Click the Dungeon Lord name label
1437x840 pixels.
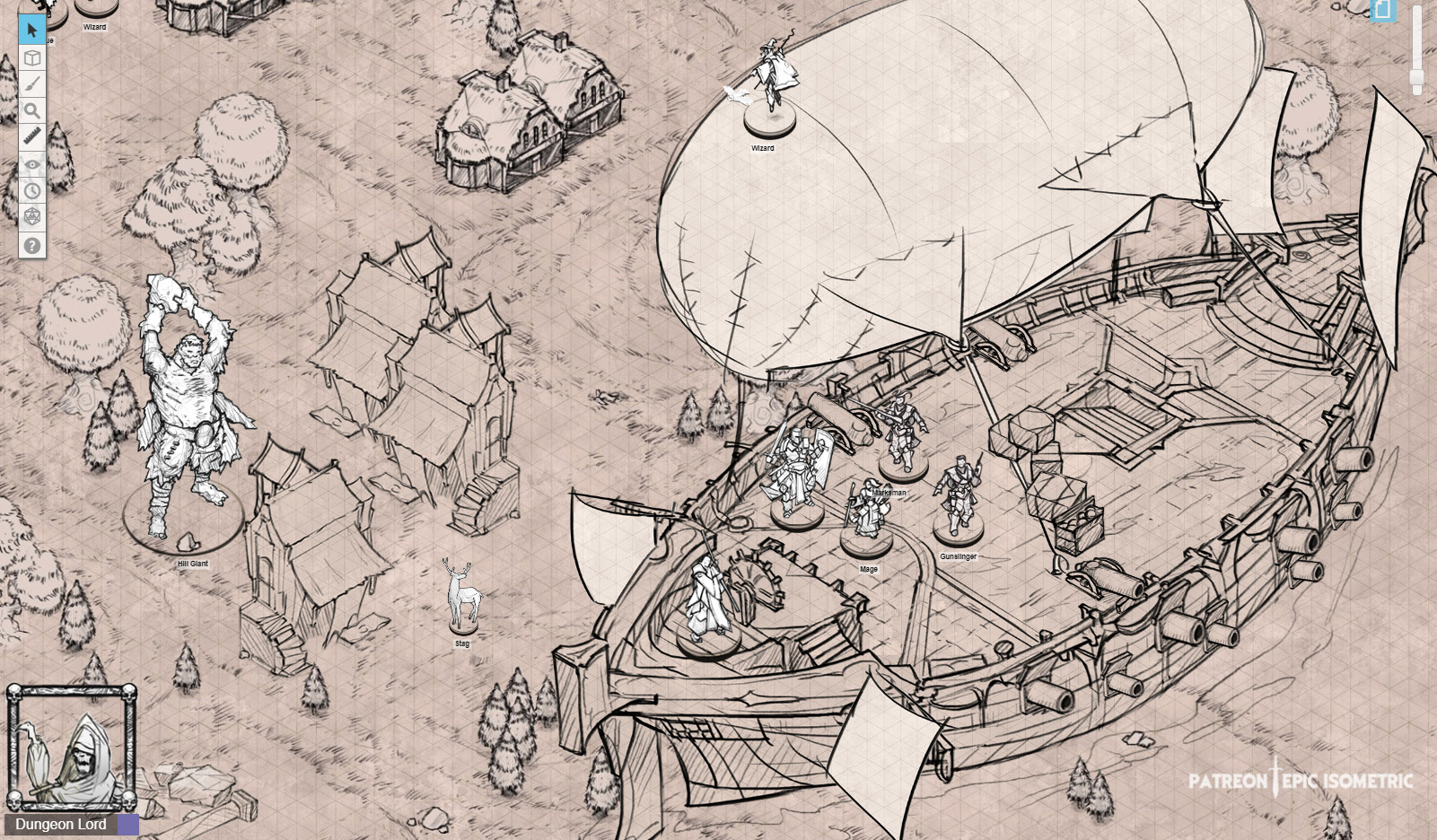click(x=63, y=824)
